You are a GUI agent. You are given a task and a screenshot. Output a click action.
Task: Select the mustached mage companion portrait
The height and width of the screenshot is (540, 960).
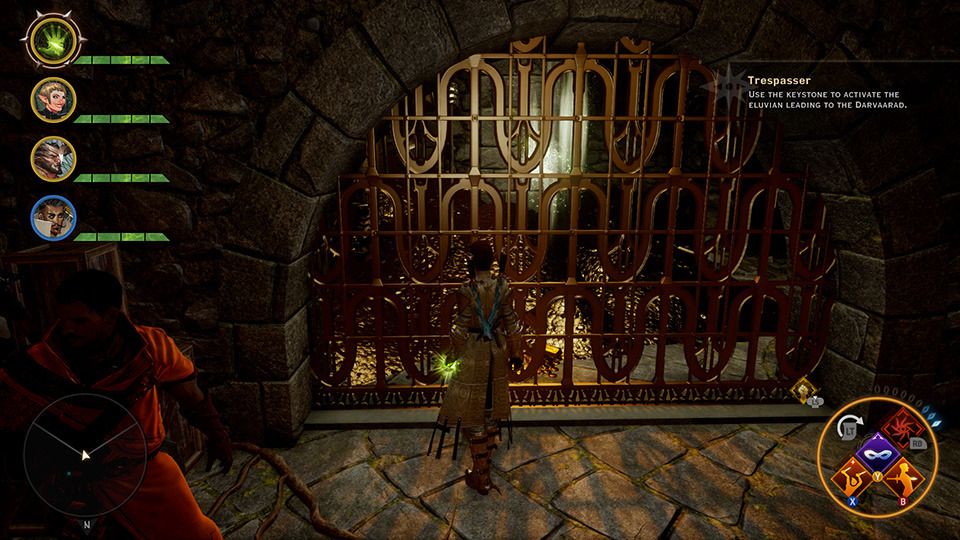click(52, 217)
